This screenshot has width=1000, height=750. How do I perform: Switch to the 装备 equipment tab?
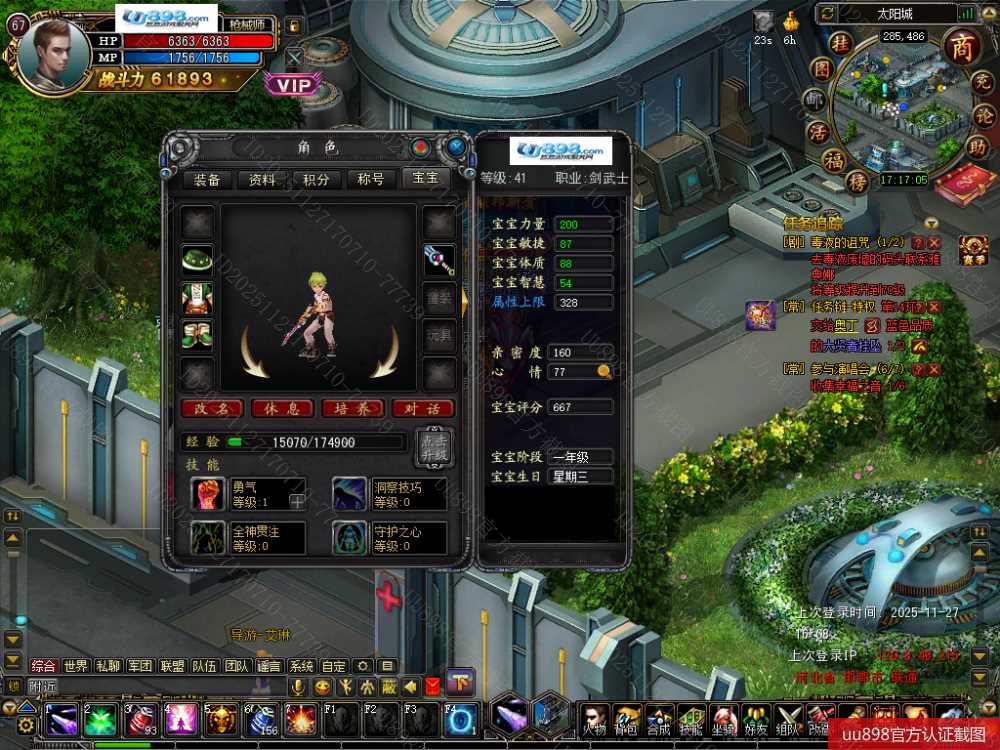click(x=207, y=180)
